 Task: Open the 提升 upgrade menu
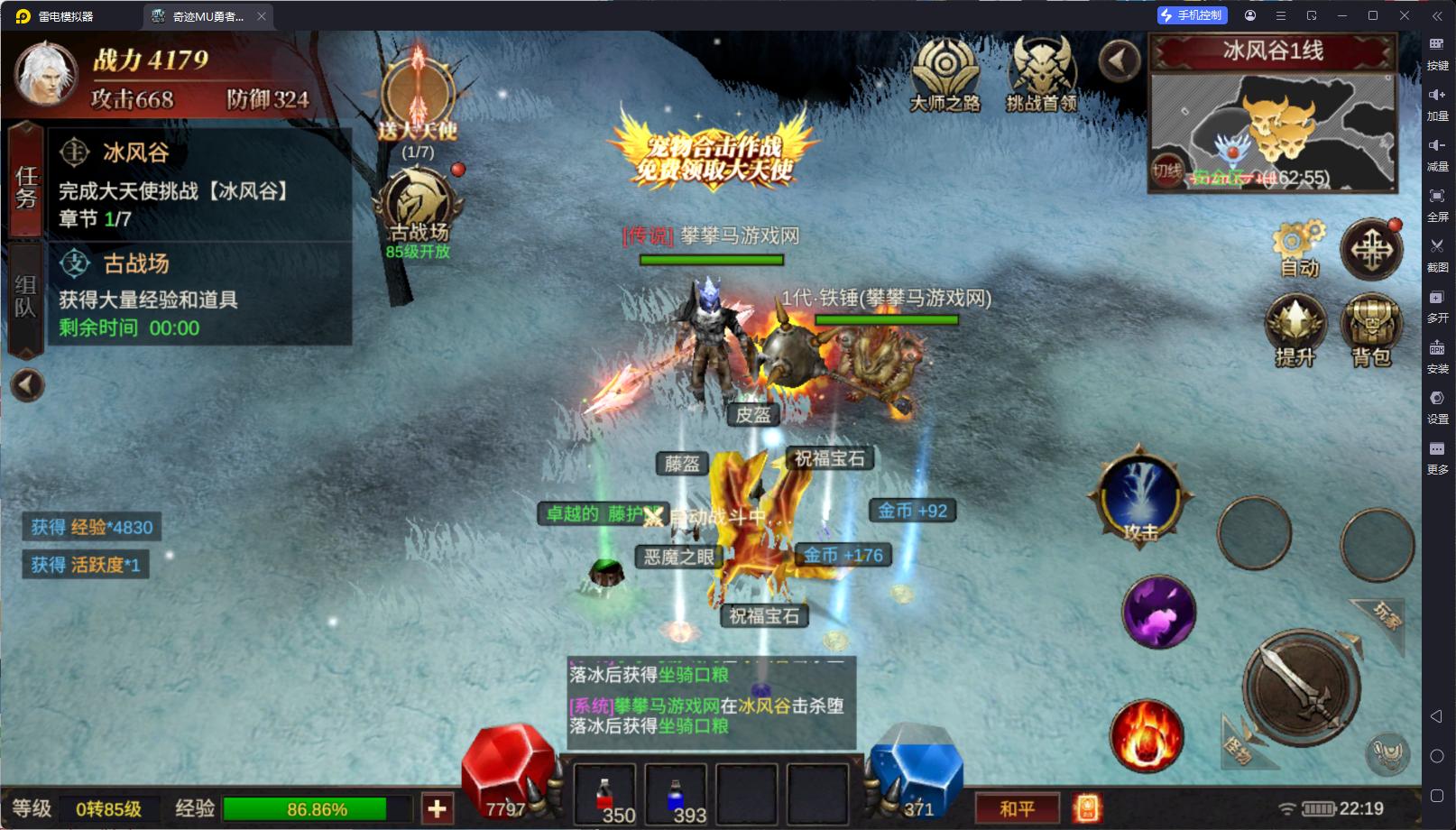click(1295, 330)
